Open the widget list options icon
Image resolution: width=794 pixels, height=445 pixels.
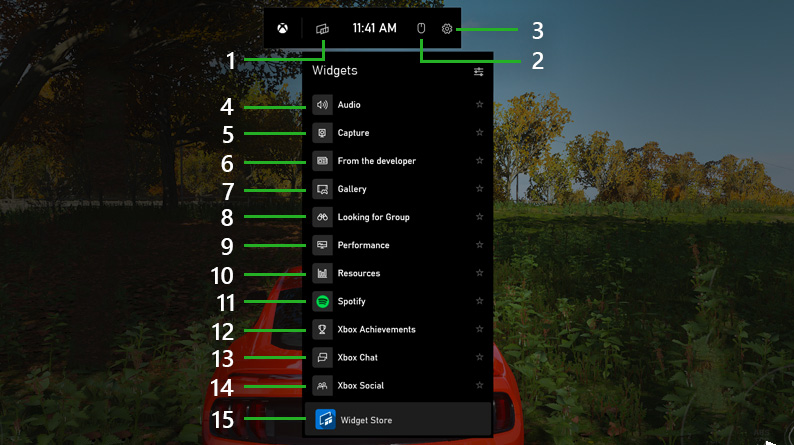click(479, 72)
